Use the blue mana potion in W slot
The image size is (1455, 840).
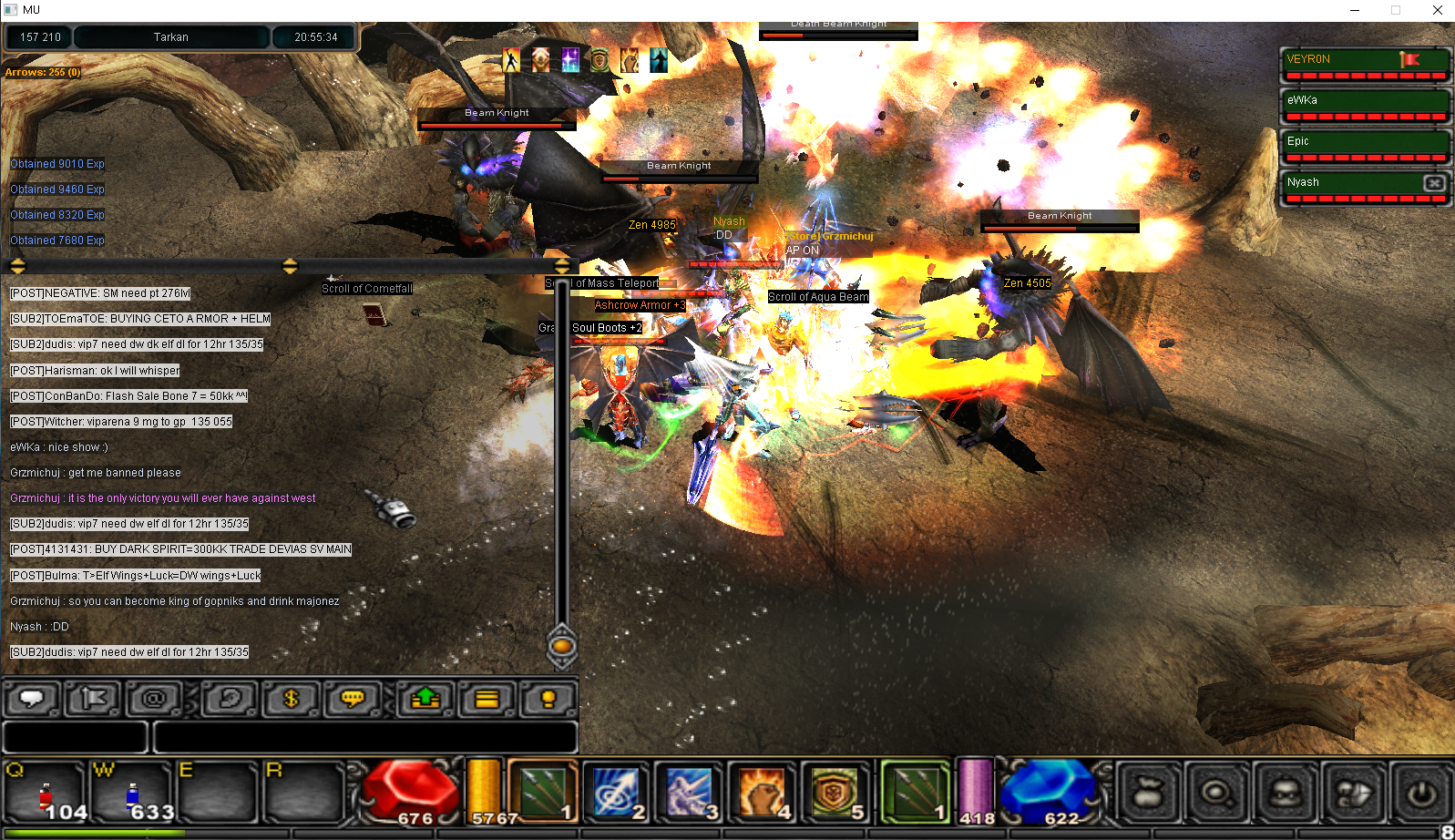[x=132, y=794]
